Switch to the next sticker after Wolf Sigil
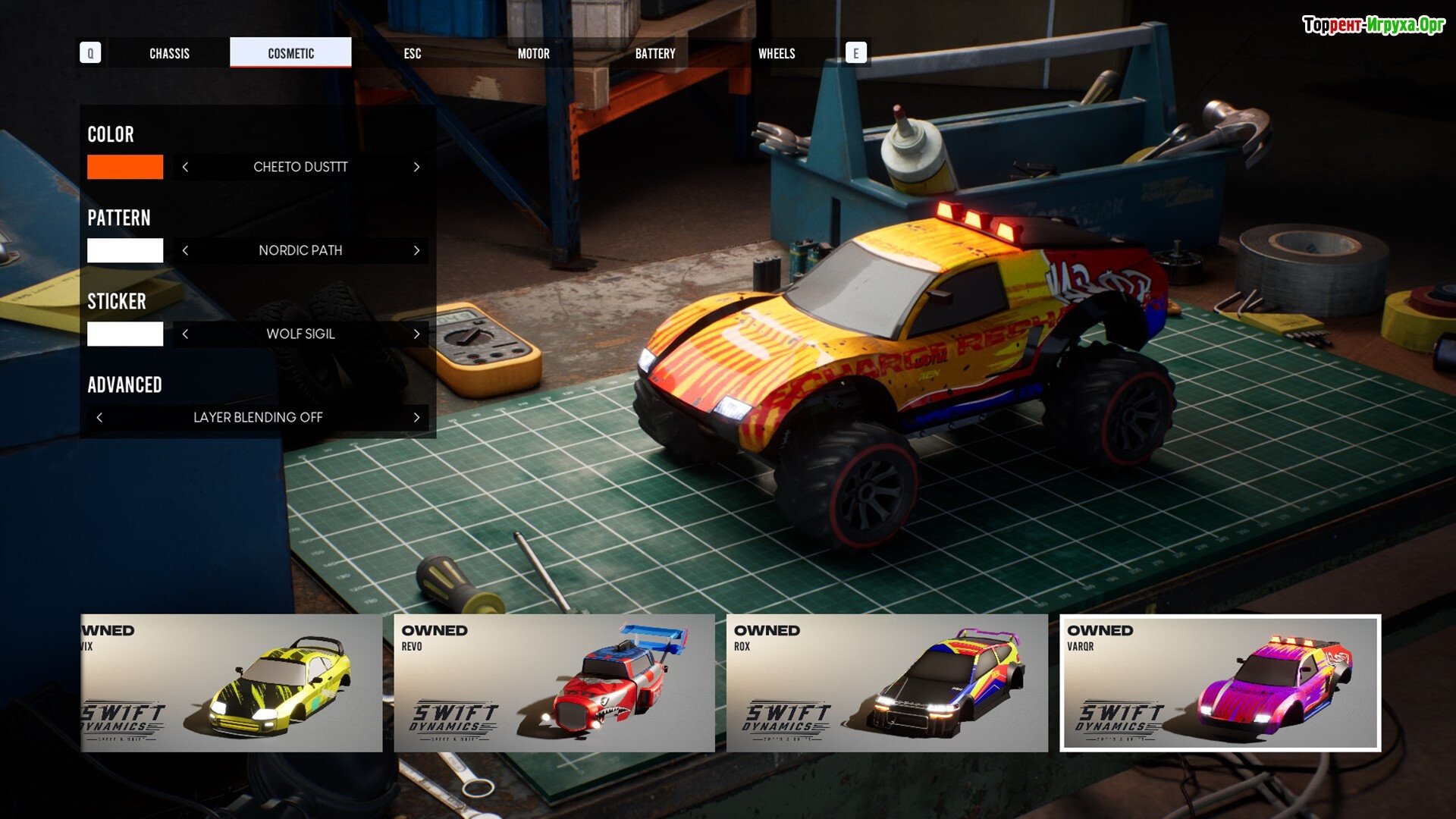This screenshot has height=819, width=1456. (416, 334)
